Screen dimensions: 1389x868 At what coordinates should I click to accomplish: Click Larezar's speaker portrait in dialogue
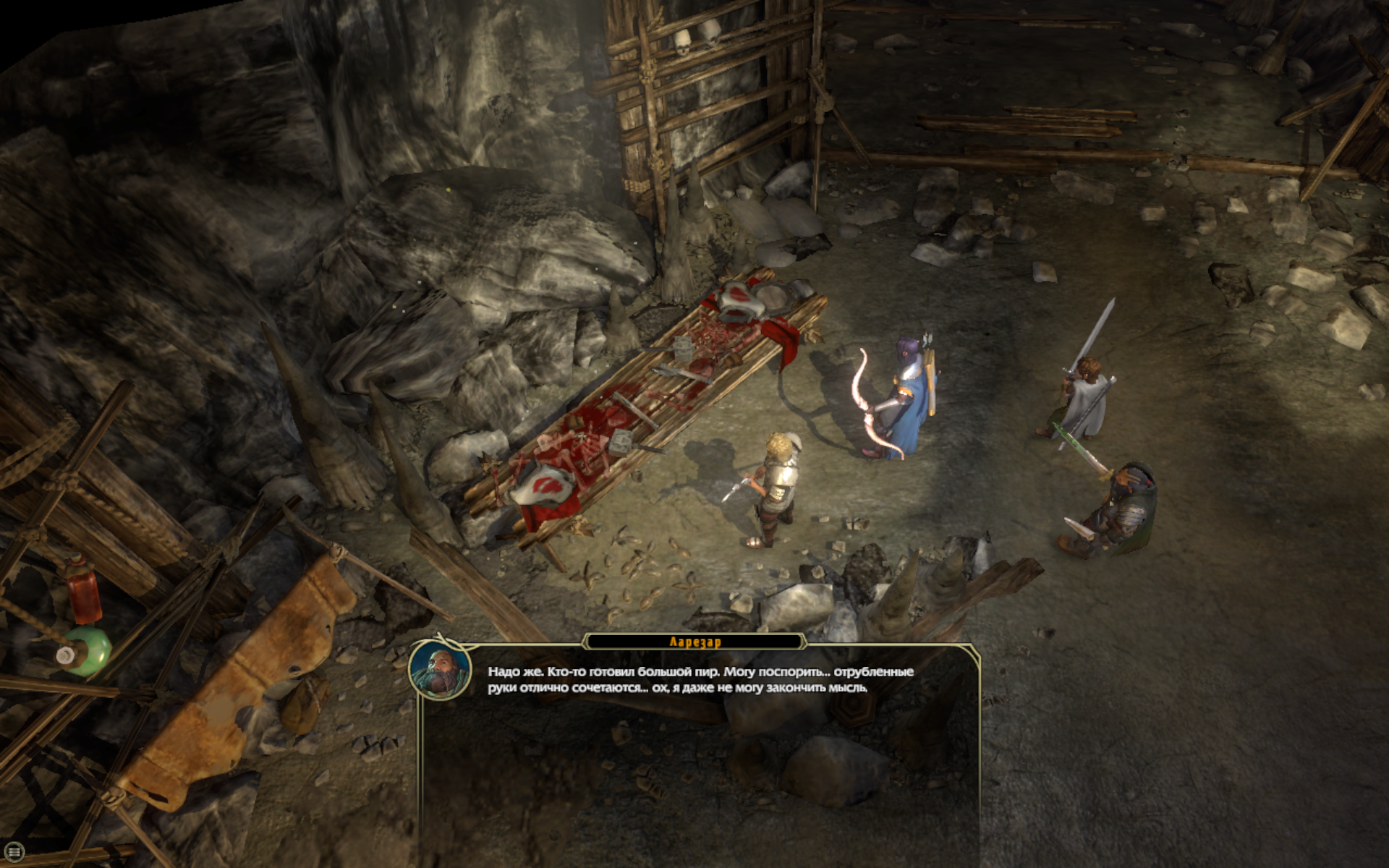click(440, 669)
